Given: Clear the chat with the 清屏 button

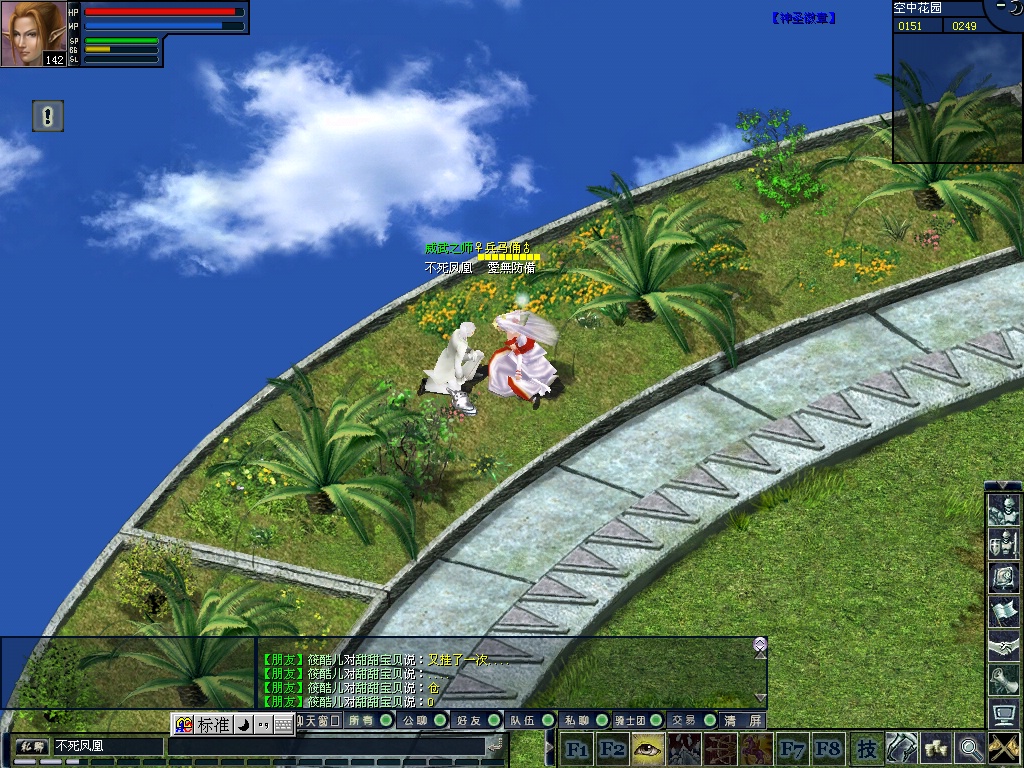Looking at the screenshot, I should [744, 720].
